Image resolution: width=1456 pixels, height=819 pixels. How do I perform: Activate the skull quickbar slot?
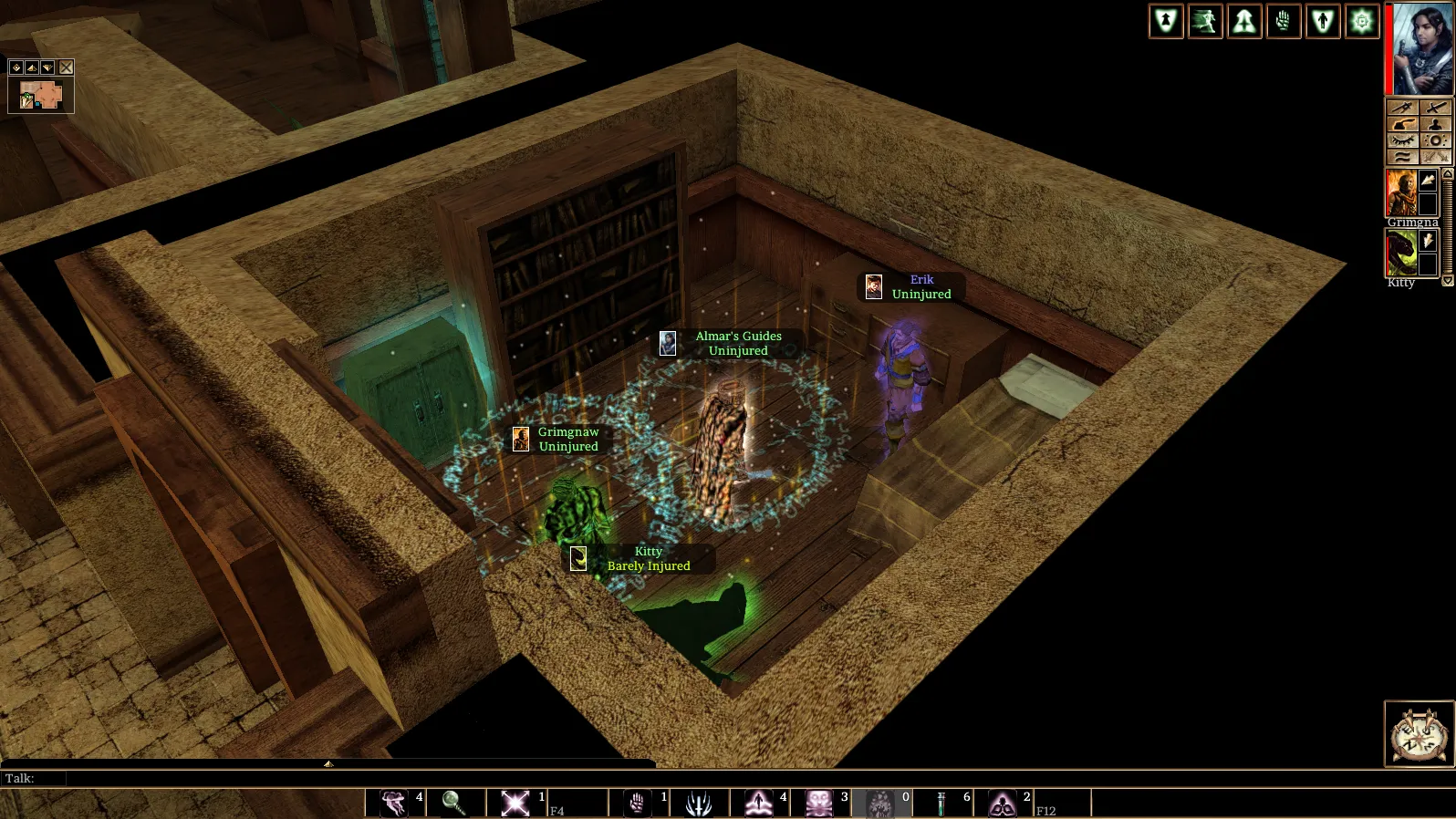click(x=819, y=803)
